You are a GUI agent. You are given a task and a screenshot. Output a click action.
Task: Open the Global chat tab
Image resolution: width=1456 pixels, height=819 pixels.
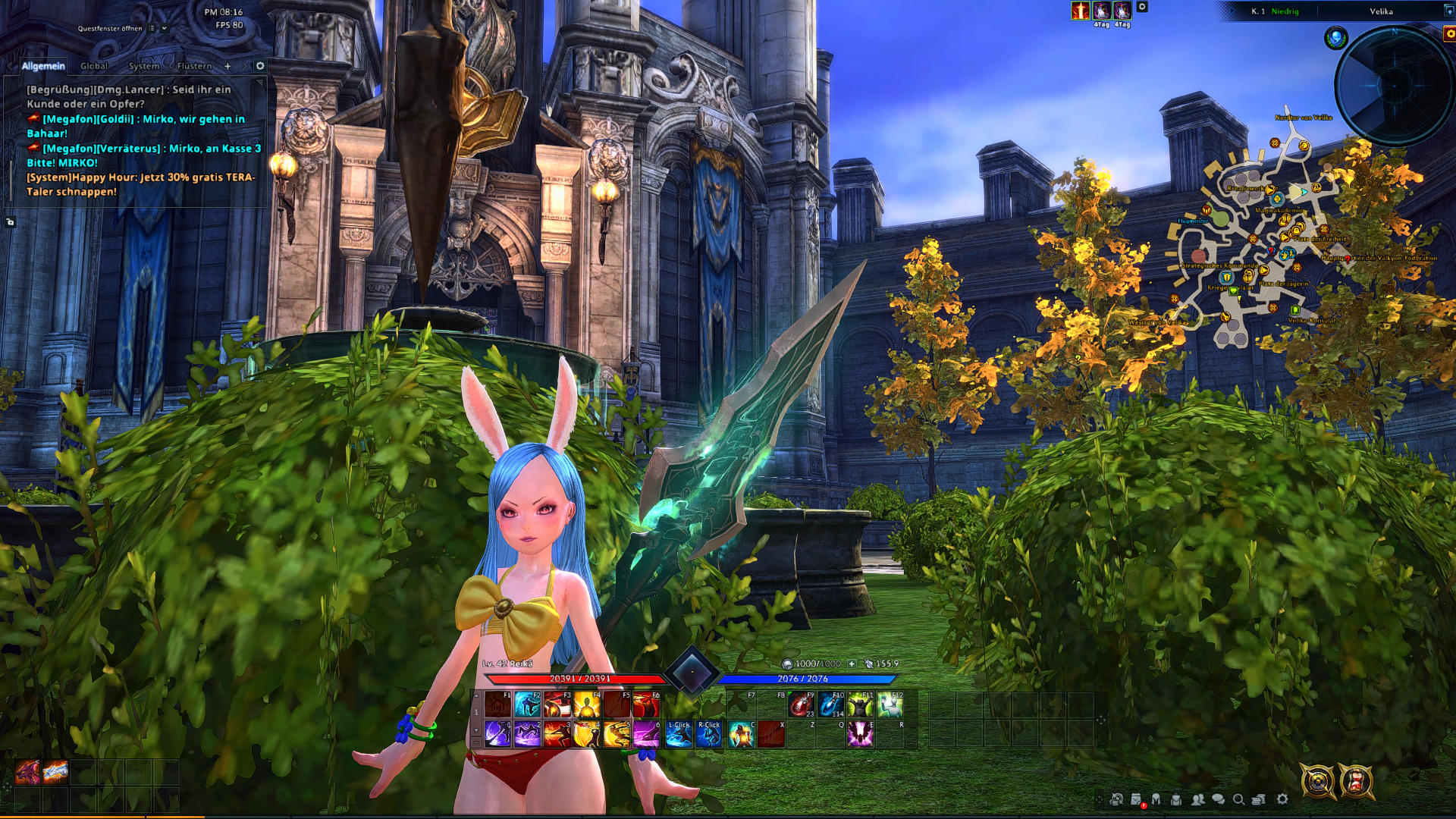tap(94, 66)
